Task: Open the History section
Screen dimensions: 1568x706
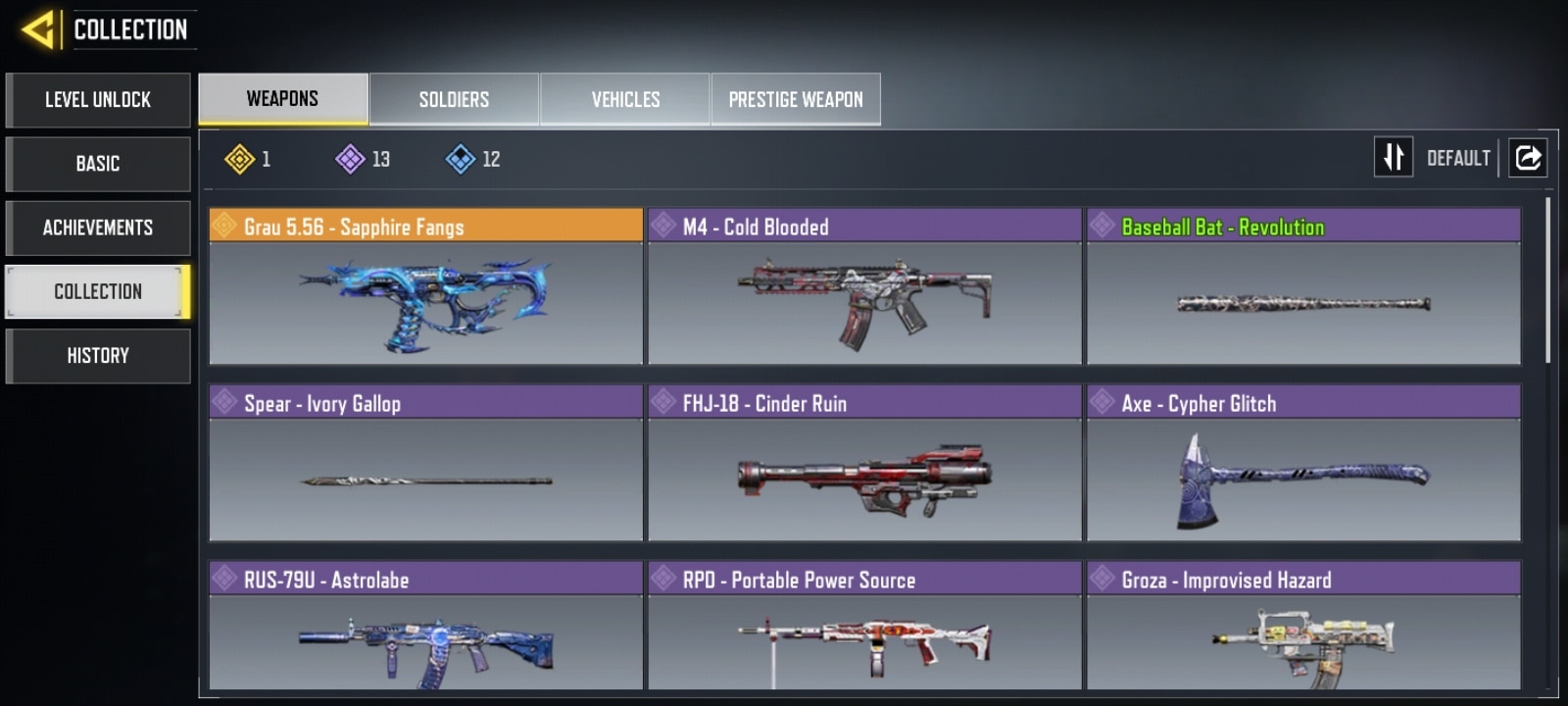Action: click(x=98, y=355)
